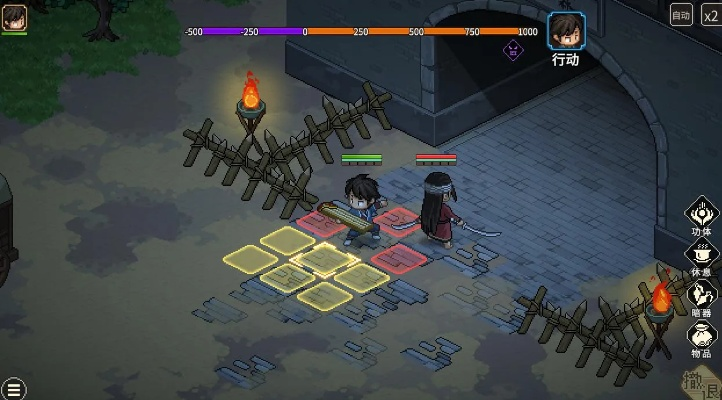Select the purple enemy marker on the turn bar
Screen dimensions: 722x400
pos(513,49)
